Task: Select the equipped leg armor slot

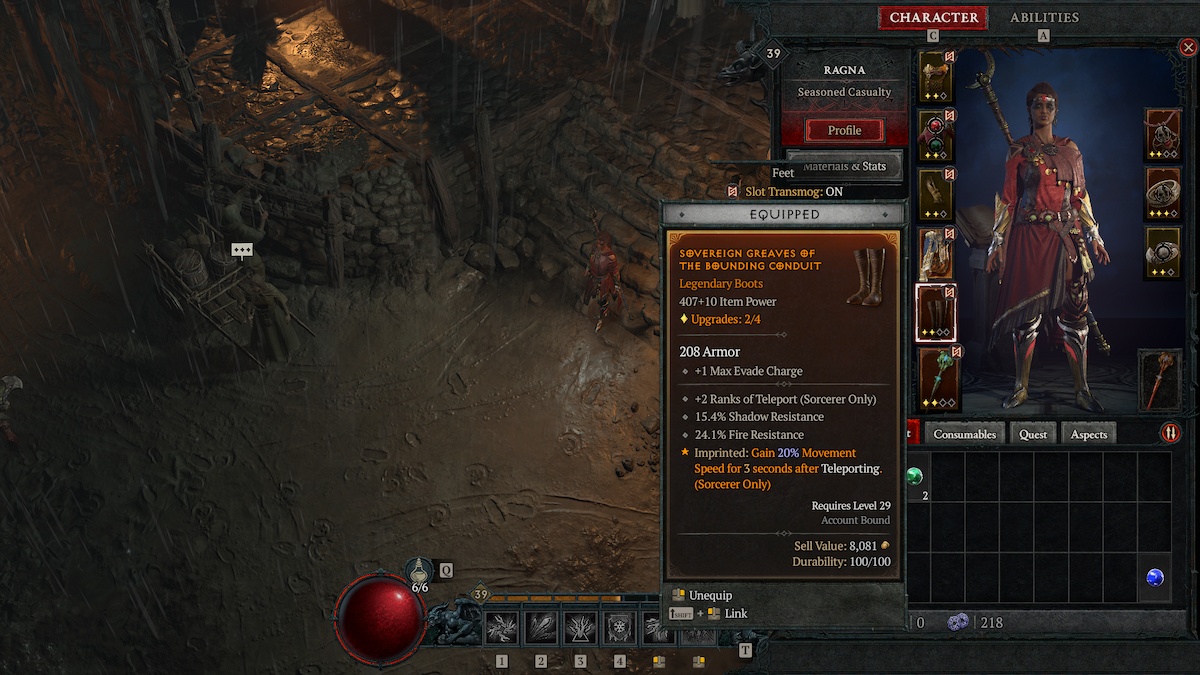Action: coord(936,254)
